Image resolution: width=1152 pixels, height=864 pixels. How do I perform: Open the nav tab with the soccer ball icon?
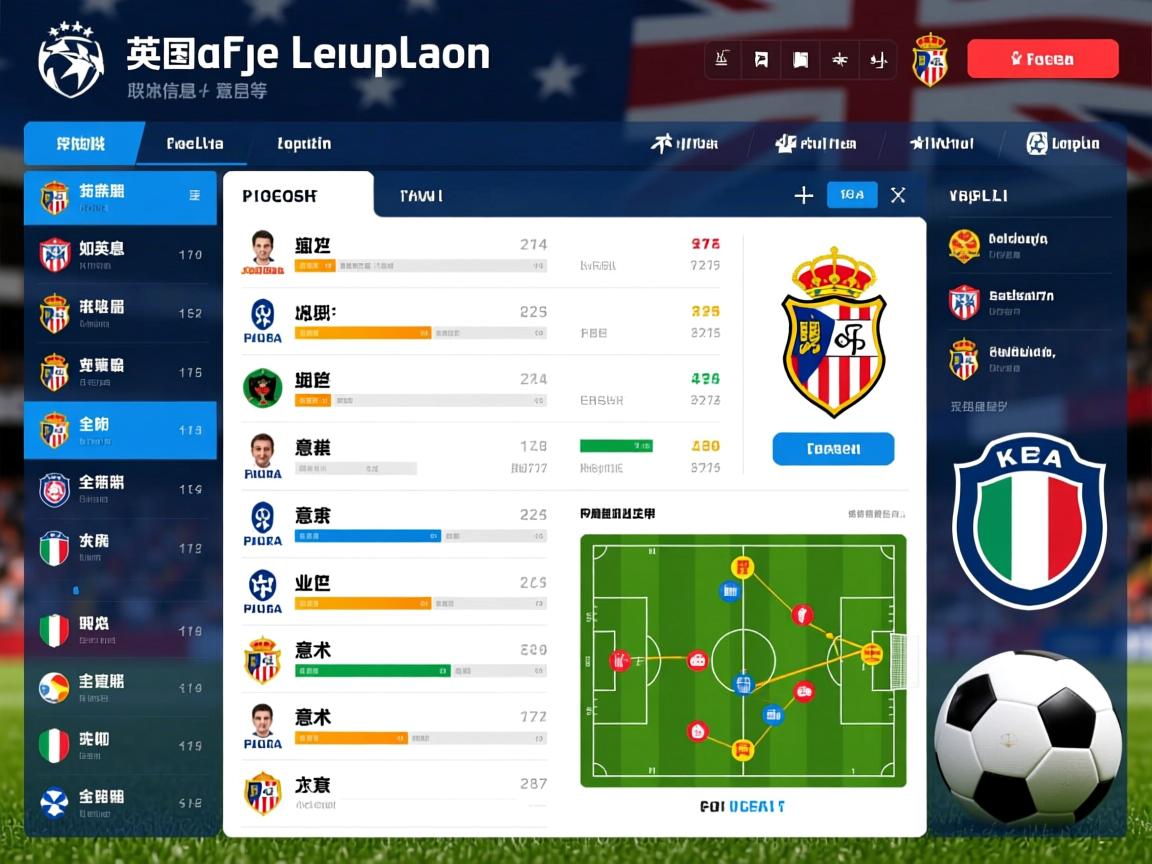click(1062, 144)
